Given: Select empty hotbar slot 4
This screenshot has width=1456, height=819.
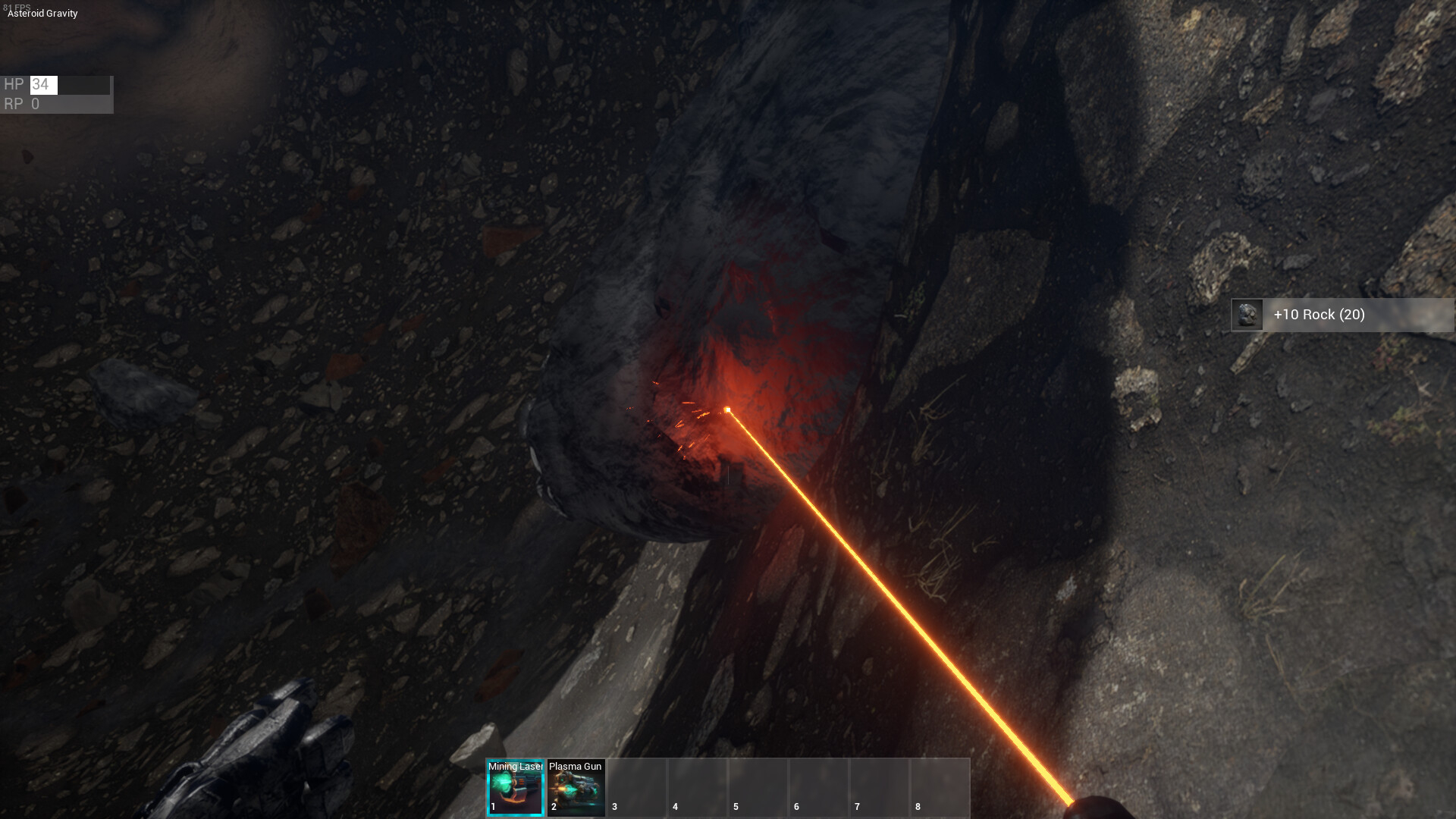Looking at the screenshot, I should (698, 787).
